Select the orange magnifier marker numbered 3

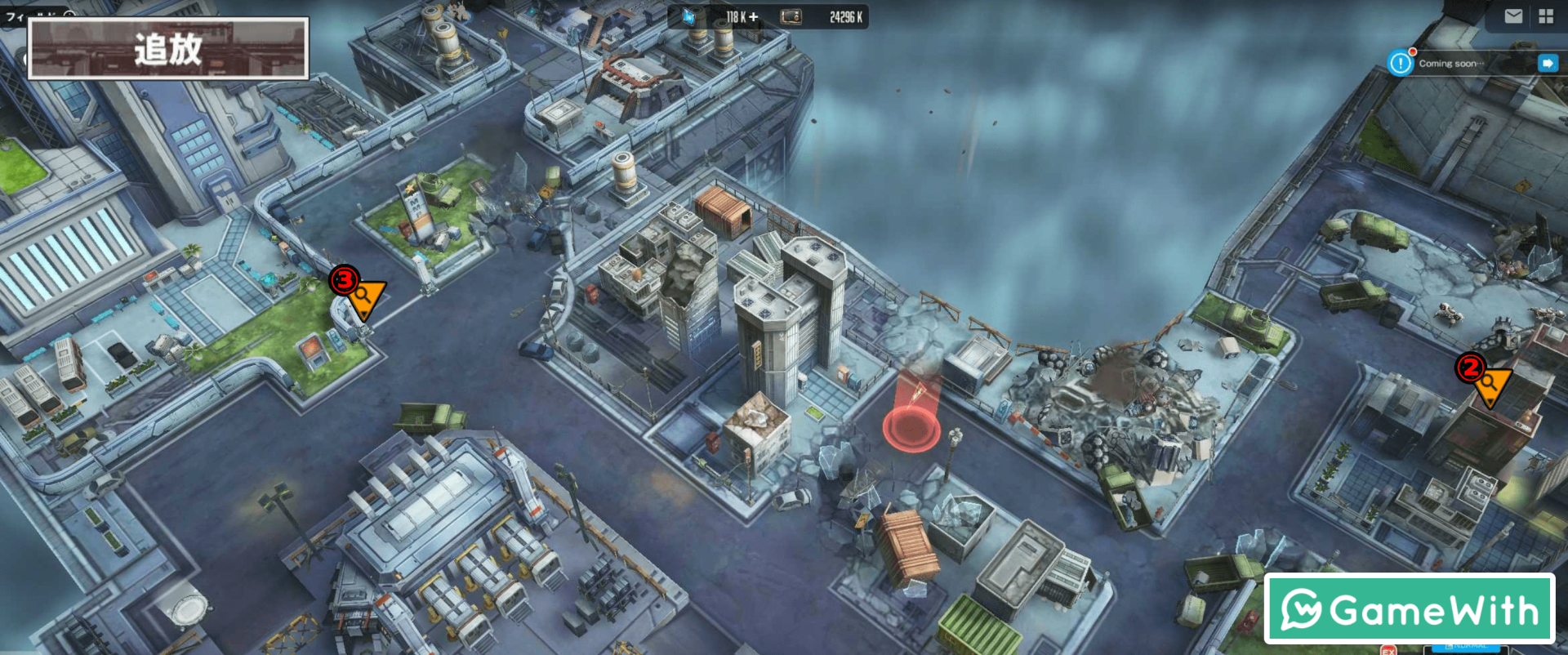click(x=364, y=297)
